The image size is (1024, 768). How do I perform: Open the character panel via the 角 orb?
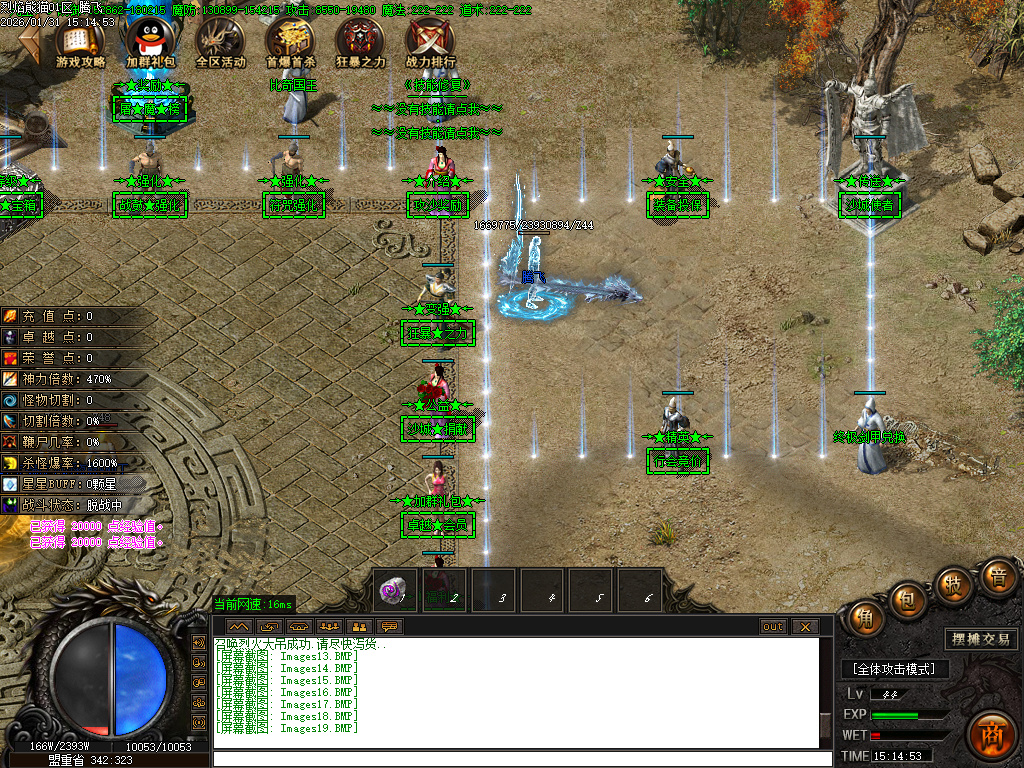point(866,619)
